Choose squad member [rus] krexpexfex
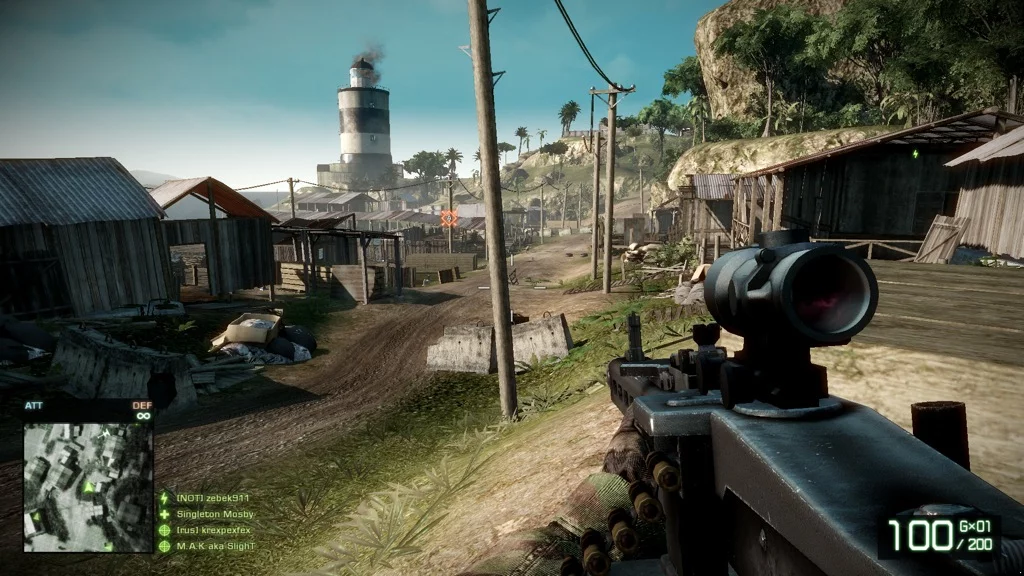The width and height of the screenshot is (1024, 576). point(213,530)
